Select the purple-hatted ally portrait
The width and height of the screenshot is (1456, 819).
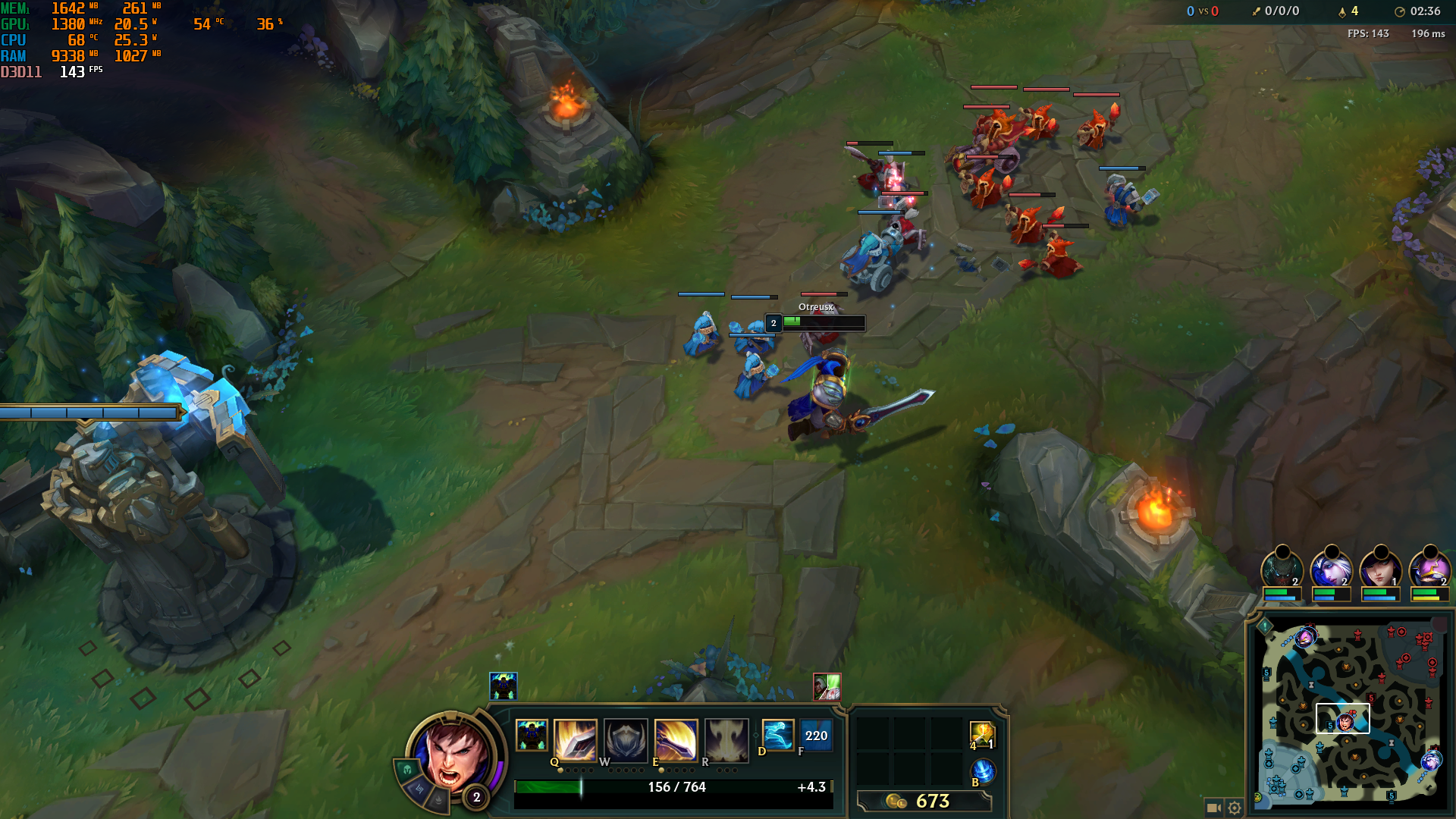point(1429,569)
